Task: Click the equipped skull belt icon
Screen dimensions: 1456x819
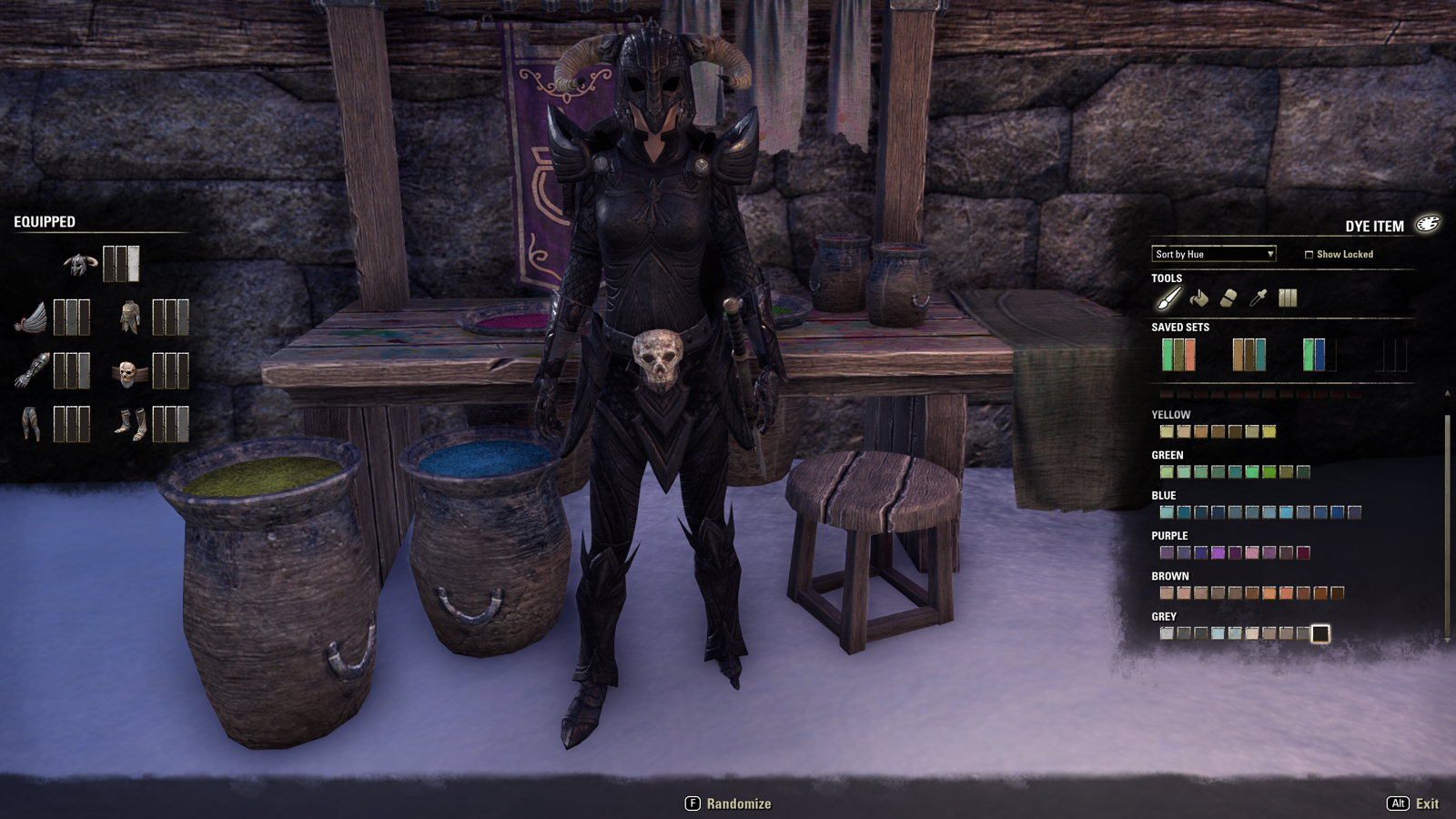Action: 128,372
